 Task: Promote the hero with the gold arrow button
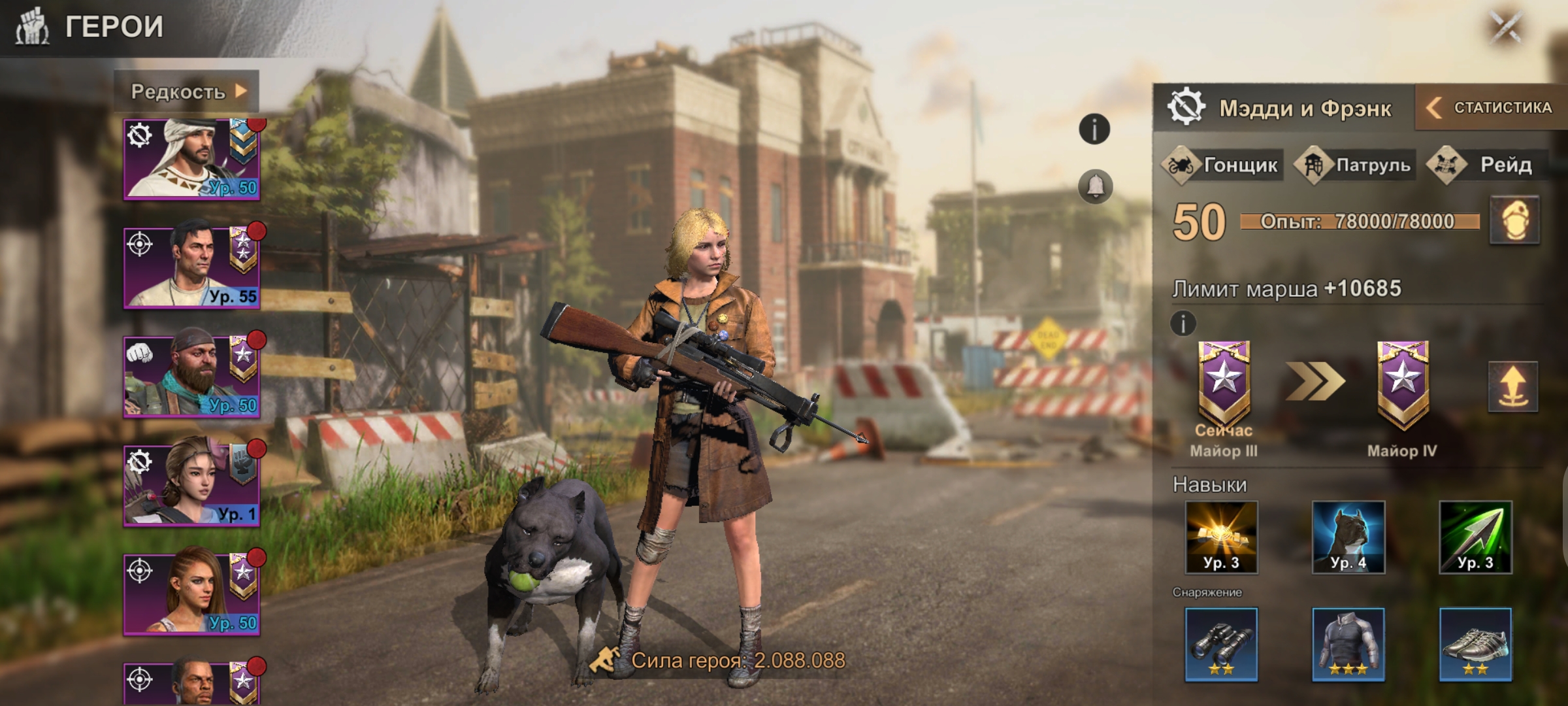click(x=1512, y=387)
